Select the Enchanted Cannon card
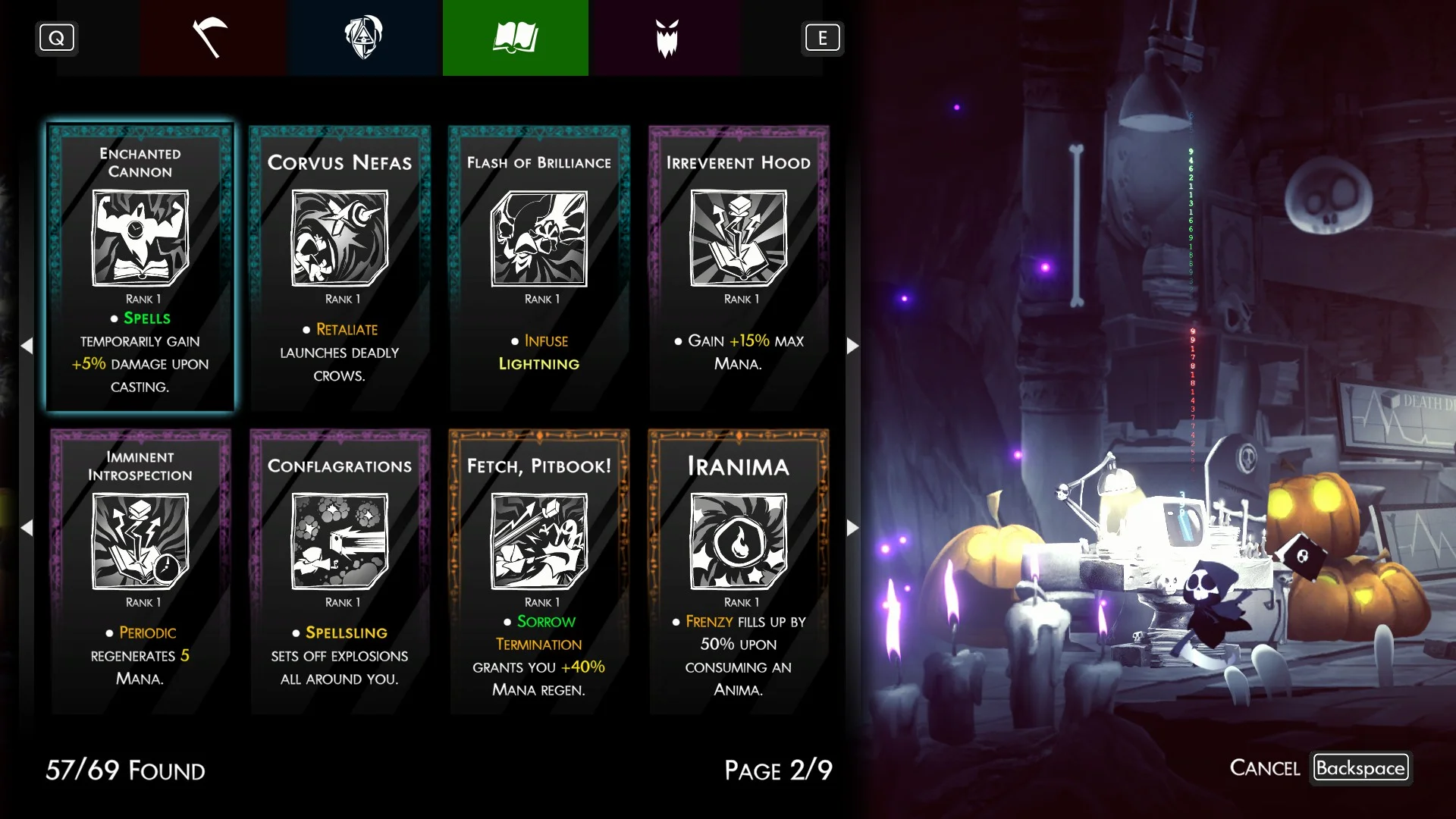The height and width of the screenshot is (819, 1456). (x=140, y=268)
